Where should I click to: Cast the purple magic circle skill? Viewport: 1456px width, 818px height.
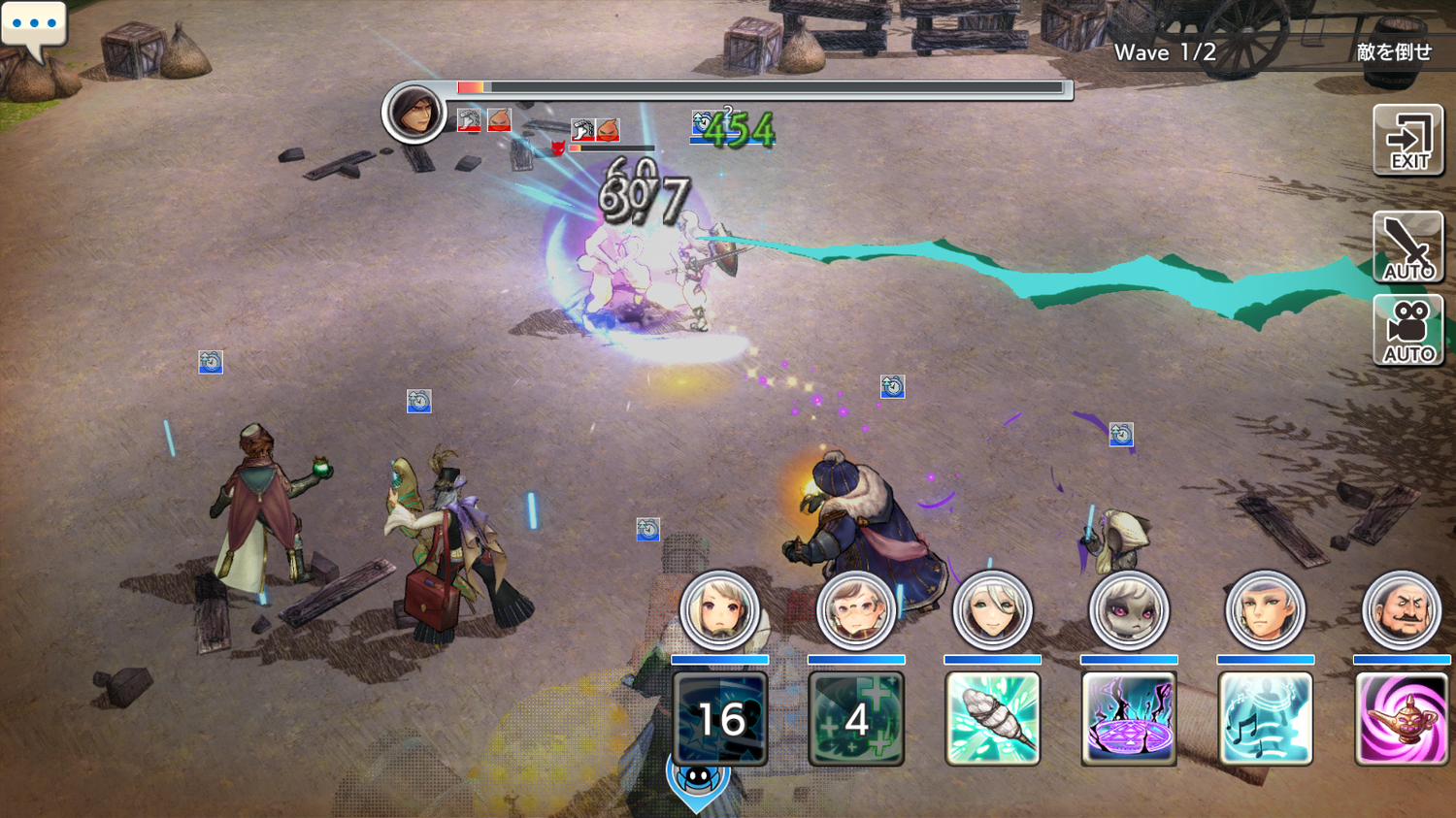point(1129,718)
